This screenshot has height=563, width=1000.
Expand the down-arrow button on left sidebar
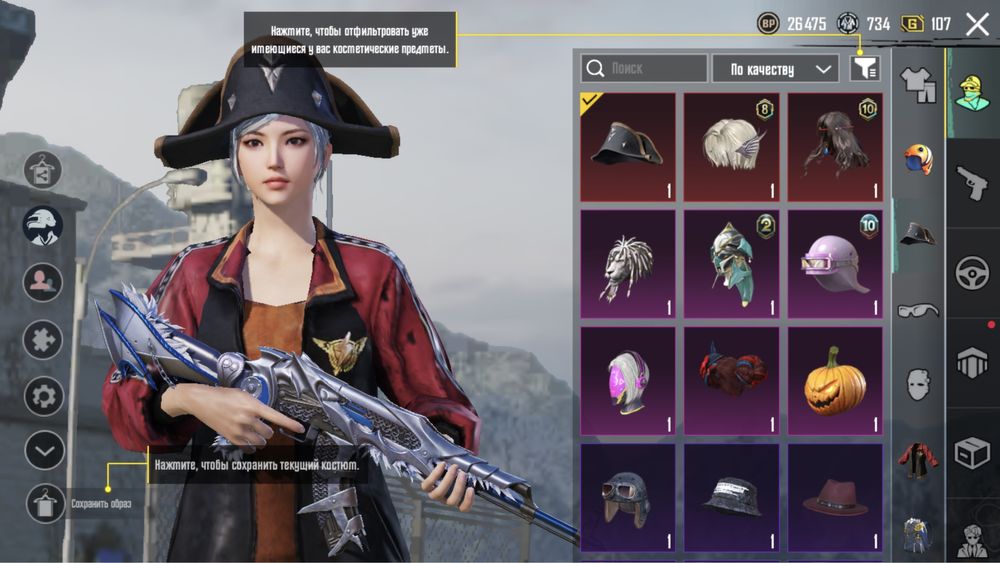click(44, 450)
